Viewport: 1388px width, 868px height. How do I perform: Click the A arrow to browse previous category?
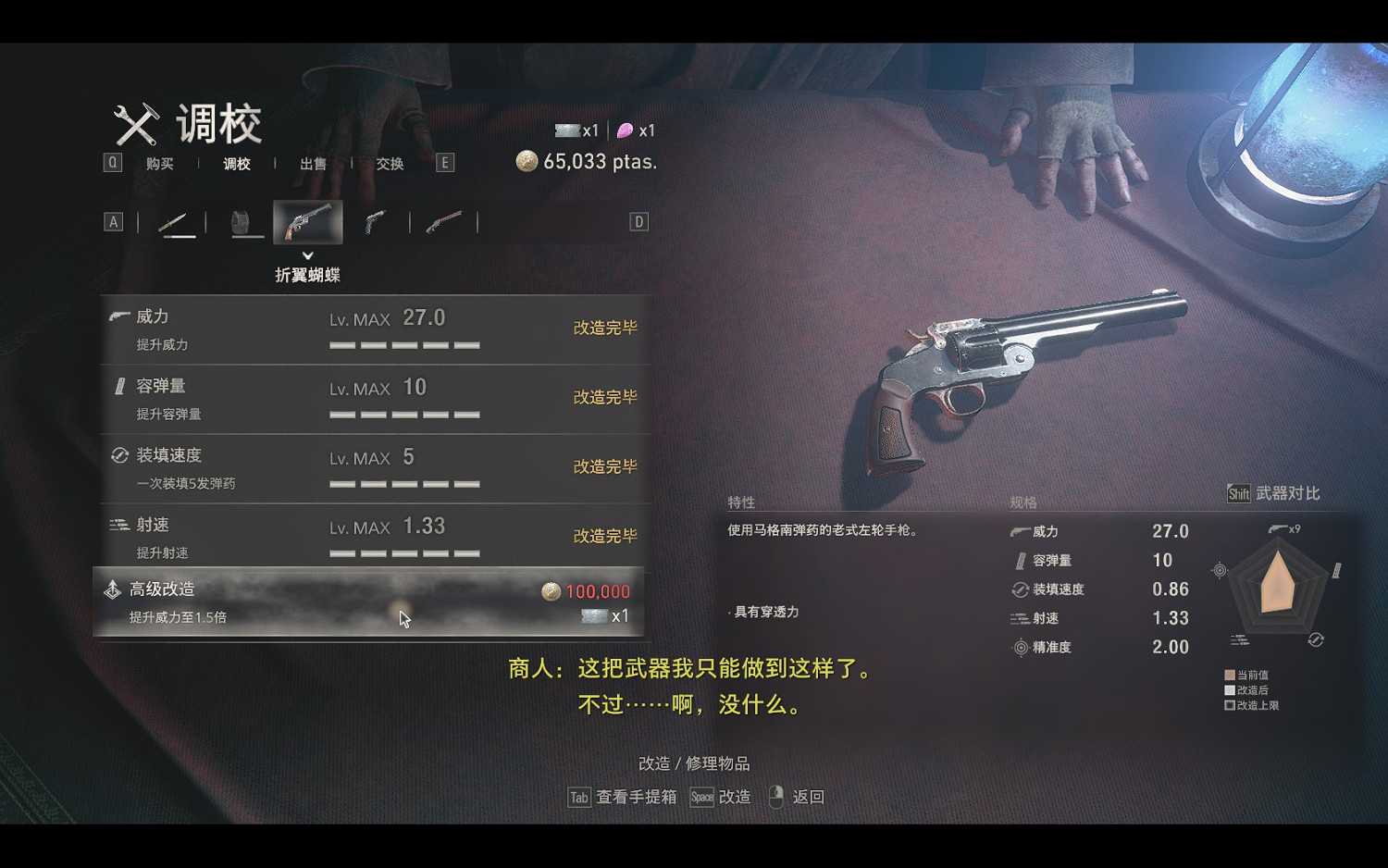(x=113, y=221)
